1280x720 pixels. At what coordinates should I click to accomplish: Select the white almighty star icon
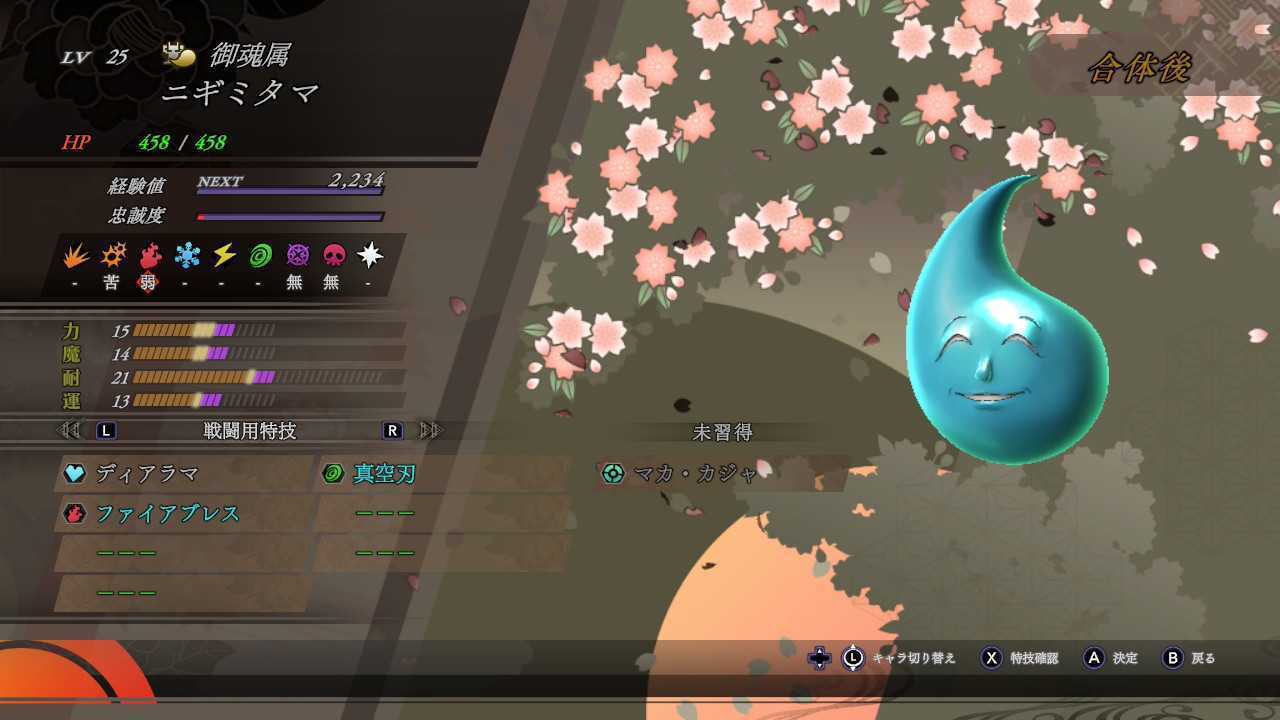[x=367, y=255]
